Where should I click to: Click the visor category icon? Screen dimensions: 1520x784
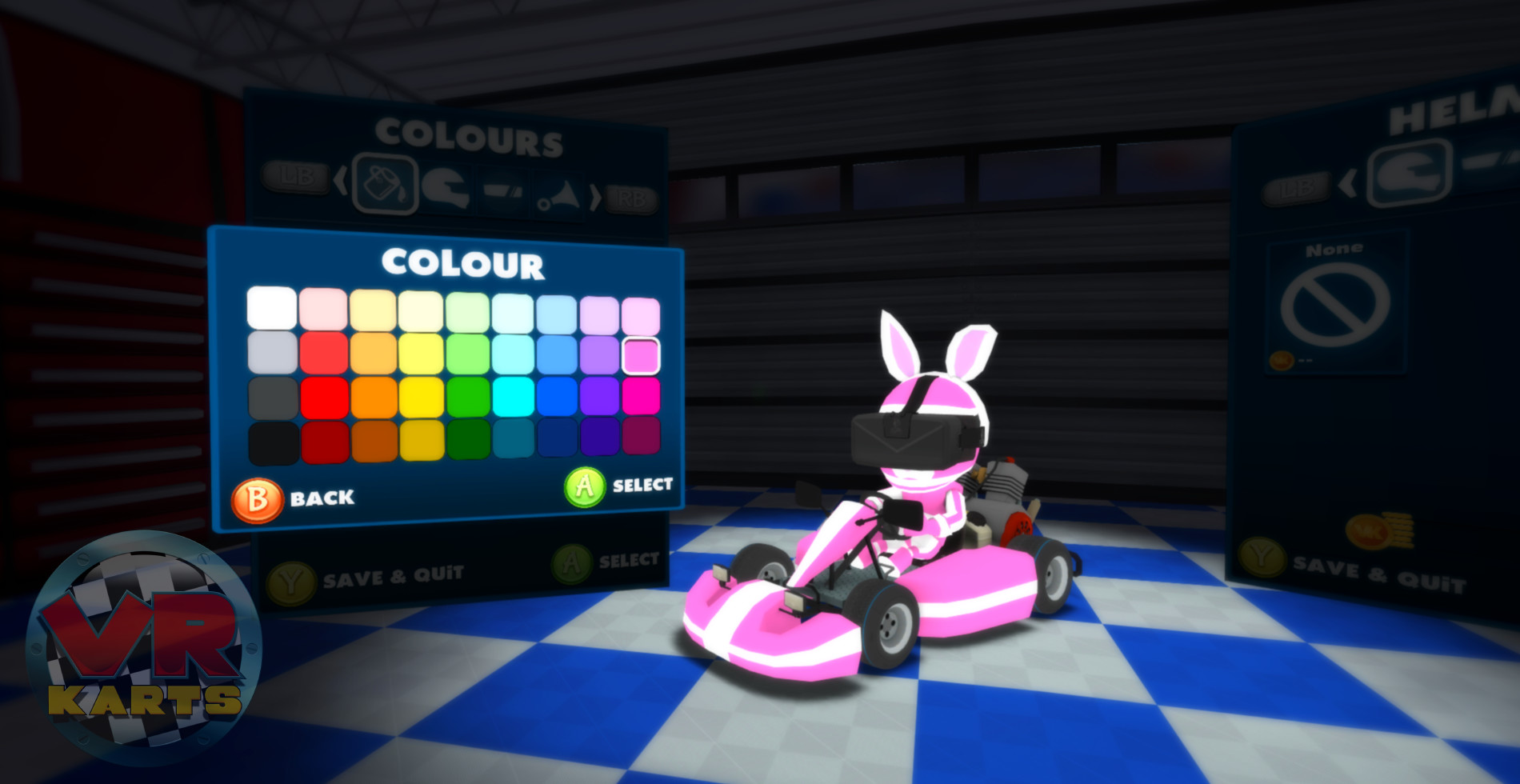pyautogui.click(x=503, y=192)
